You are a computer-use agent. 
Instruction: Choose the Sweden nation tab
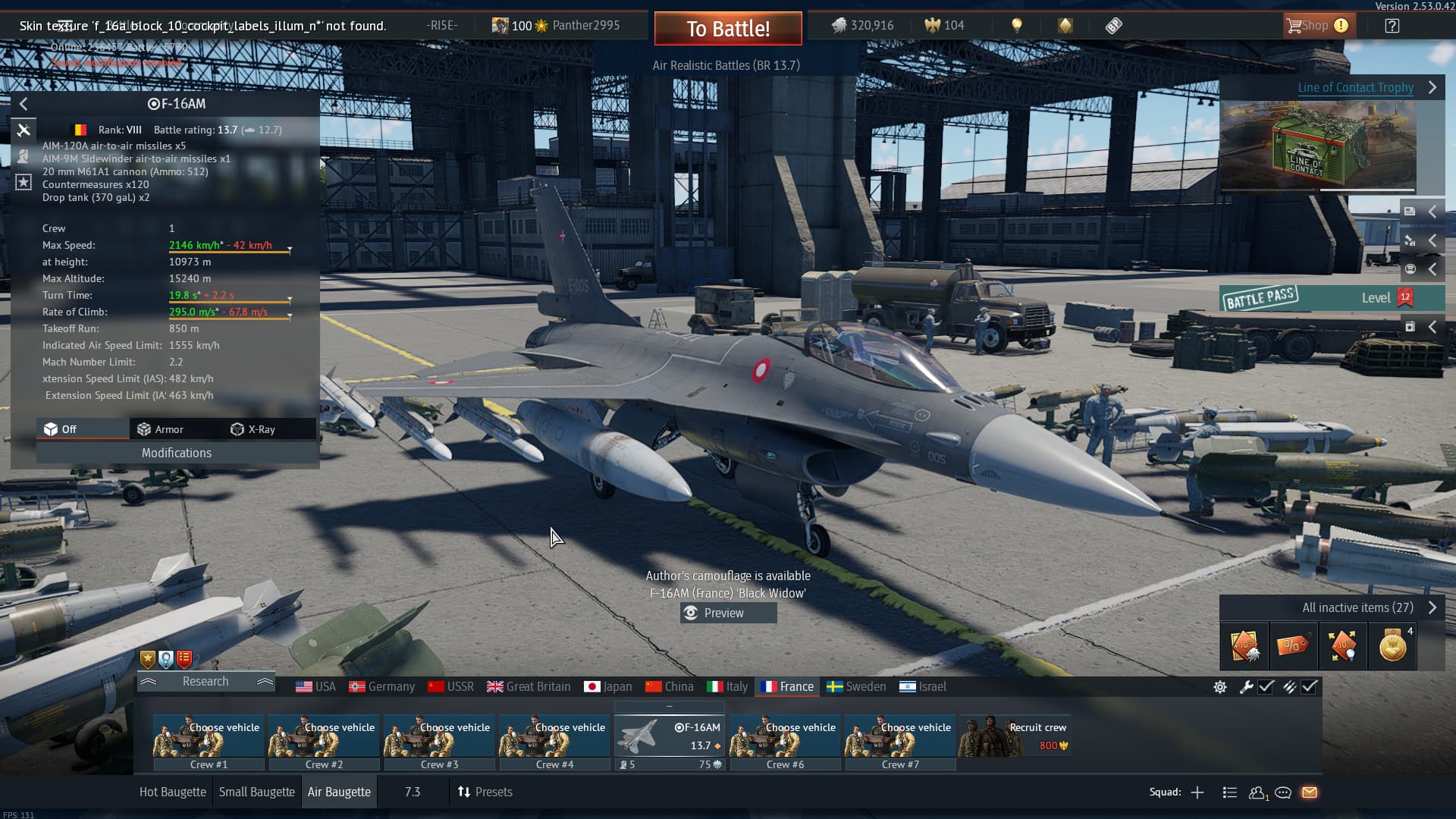point(855,686)
